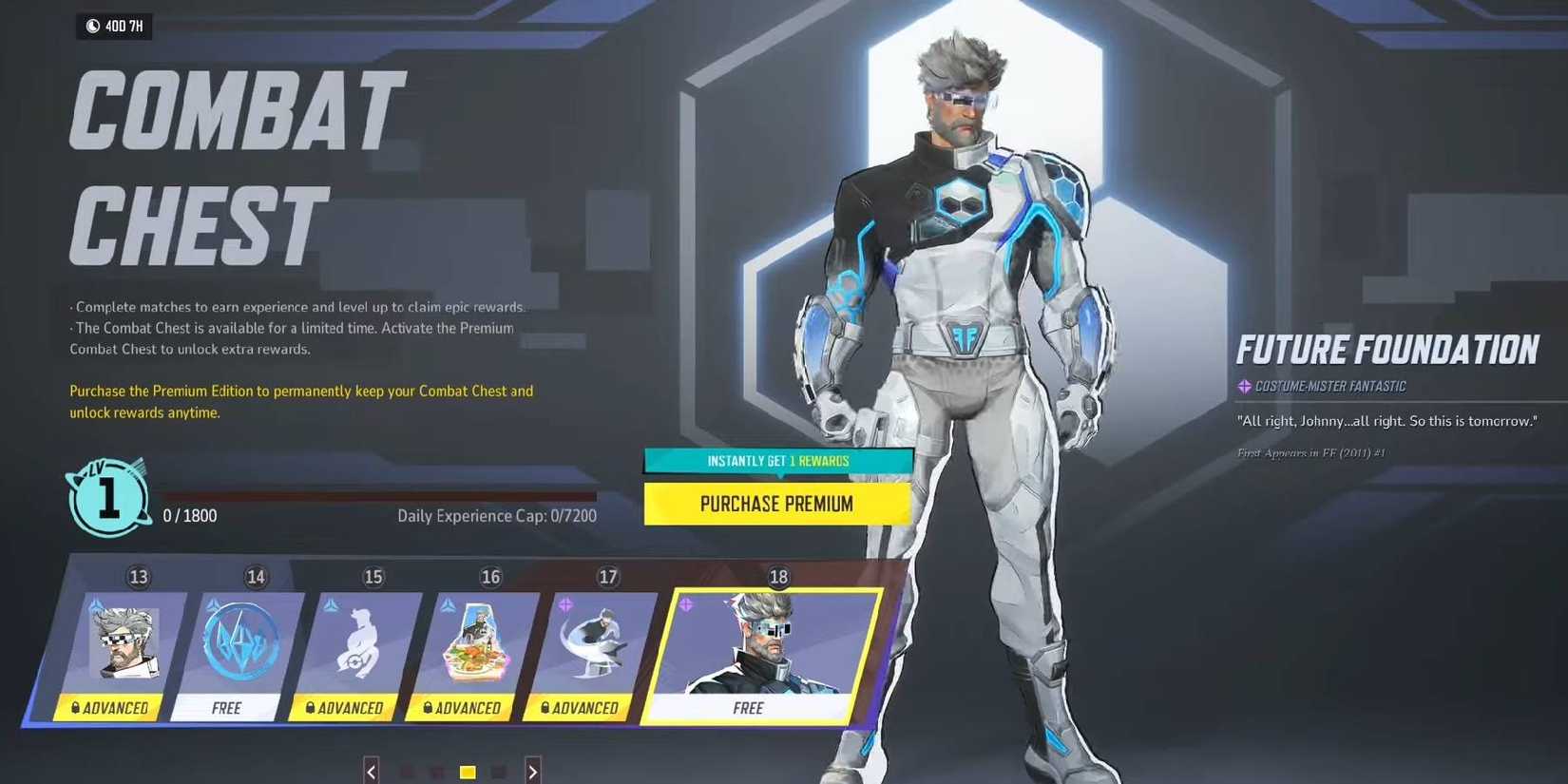This screenshot has width=1568, height=784.
Task: Expand the Instantly Get 1 Rewards banner
Action: tap(778, 460)
